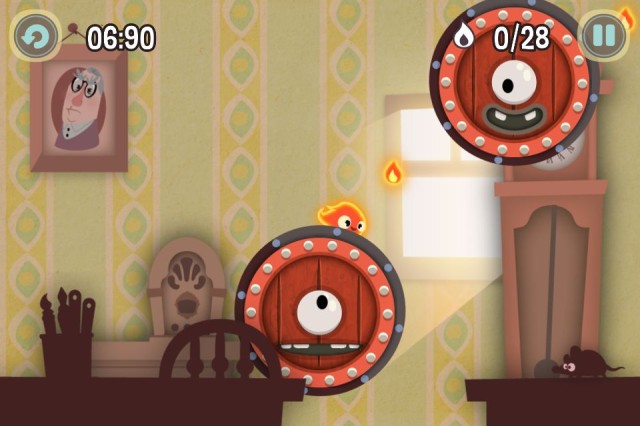This screenshot has height=426, width=640.
Task: Restart the level with the circular arrow button
Action: pyautogui.click(x=35, y=37)
